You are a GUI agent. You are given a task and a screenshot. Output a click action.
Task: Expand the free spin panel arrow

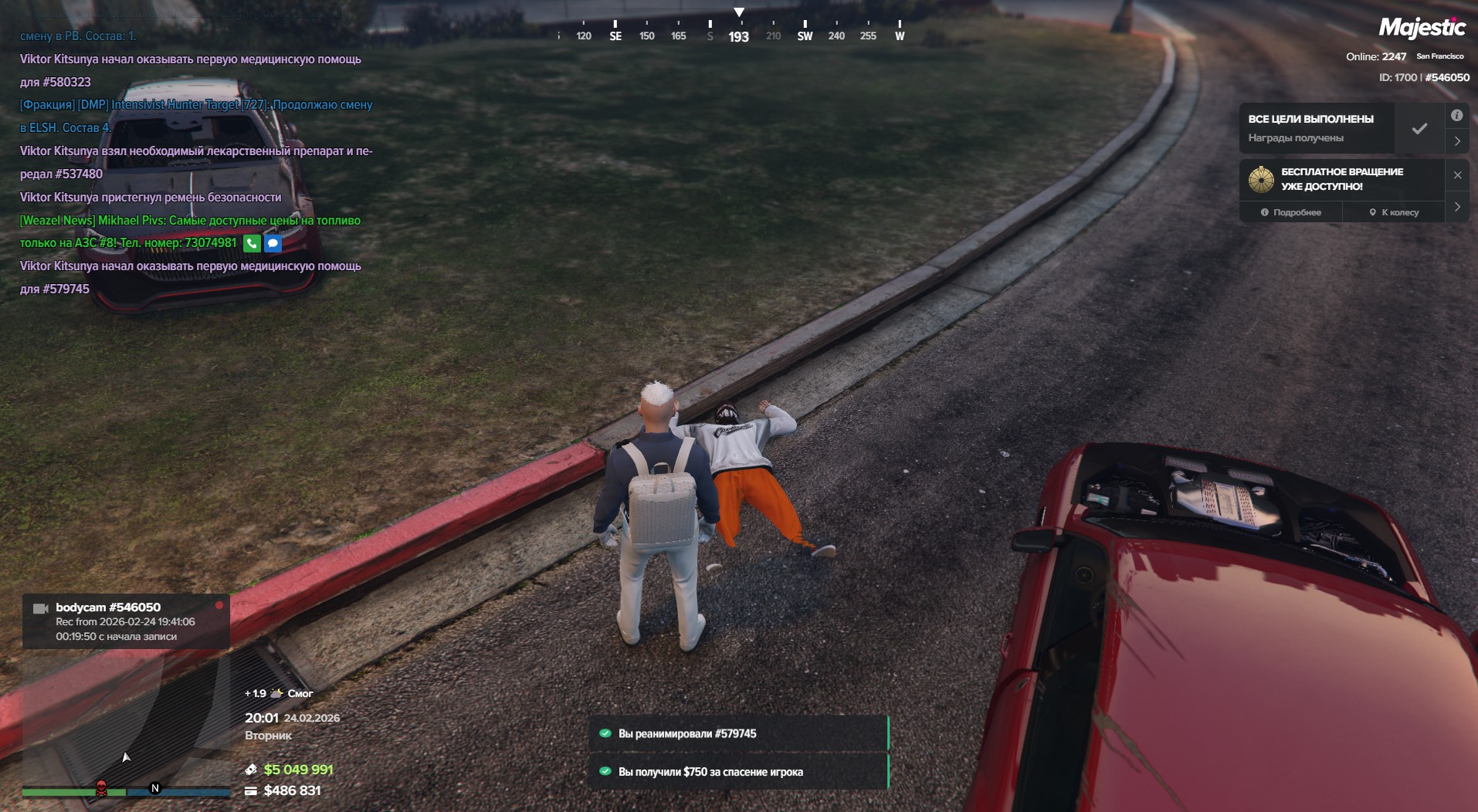coord(1457,207)
